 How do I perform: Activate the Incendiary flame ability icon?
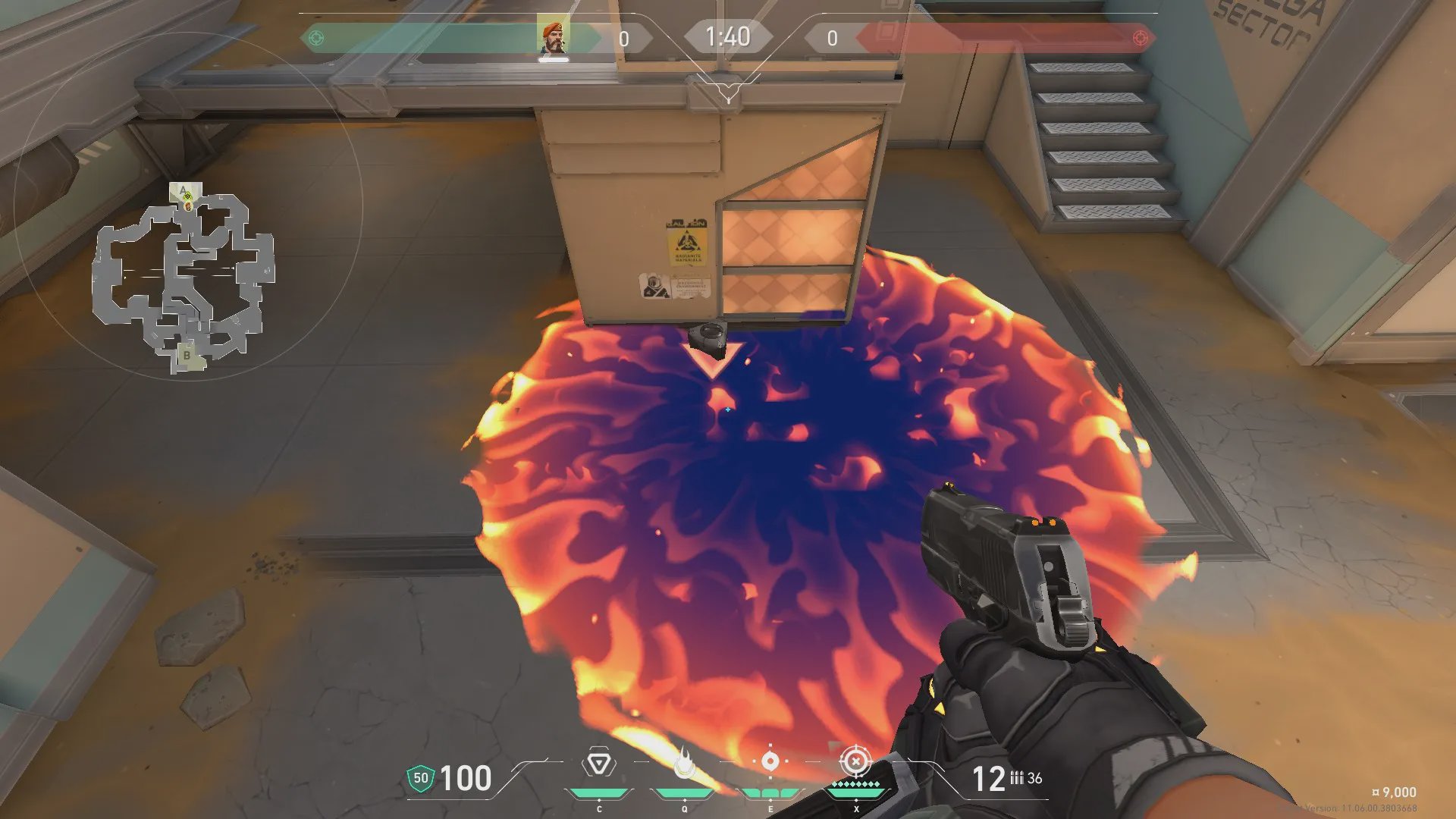[685, 764]
